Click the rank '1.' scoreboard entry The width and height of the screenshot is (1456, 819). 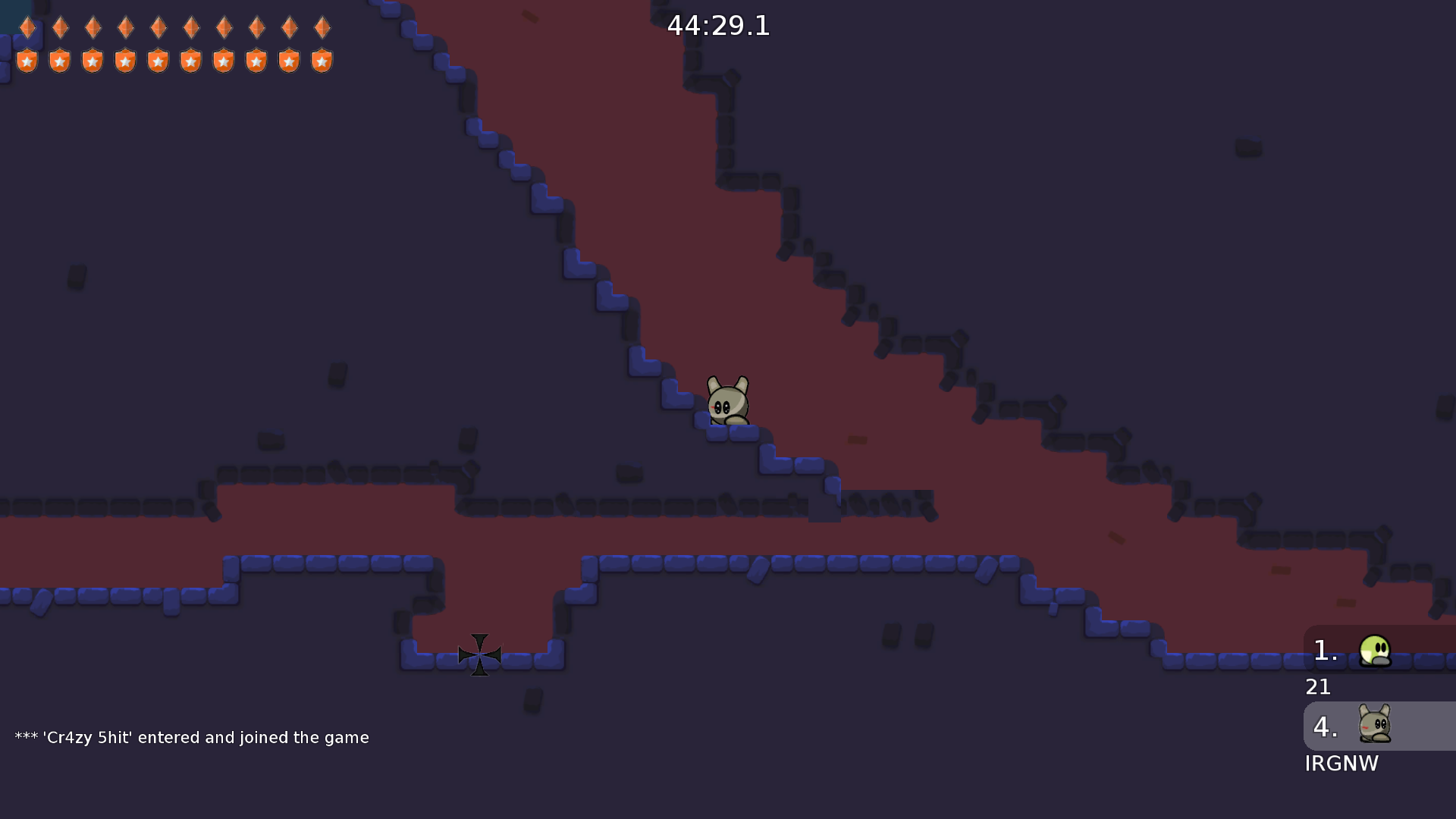[x=1324, y=650]
